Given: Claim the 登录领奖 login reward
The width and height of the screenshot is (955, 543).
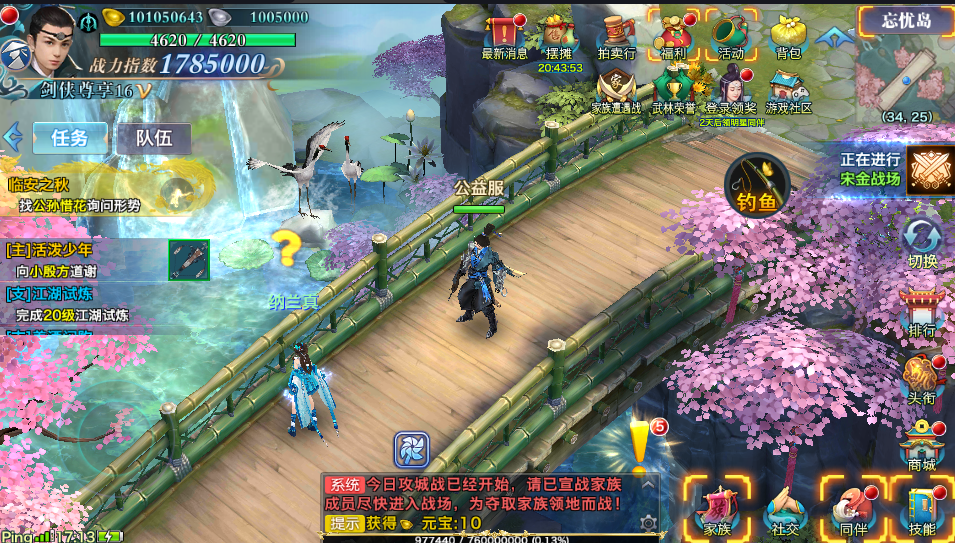Looking at the screenshot, I should click(x=731, y=90).
